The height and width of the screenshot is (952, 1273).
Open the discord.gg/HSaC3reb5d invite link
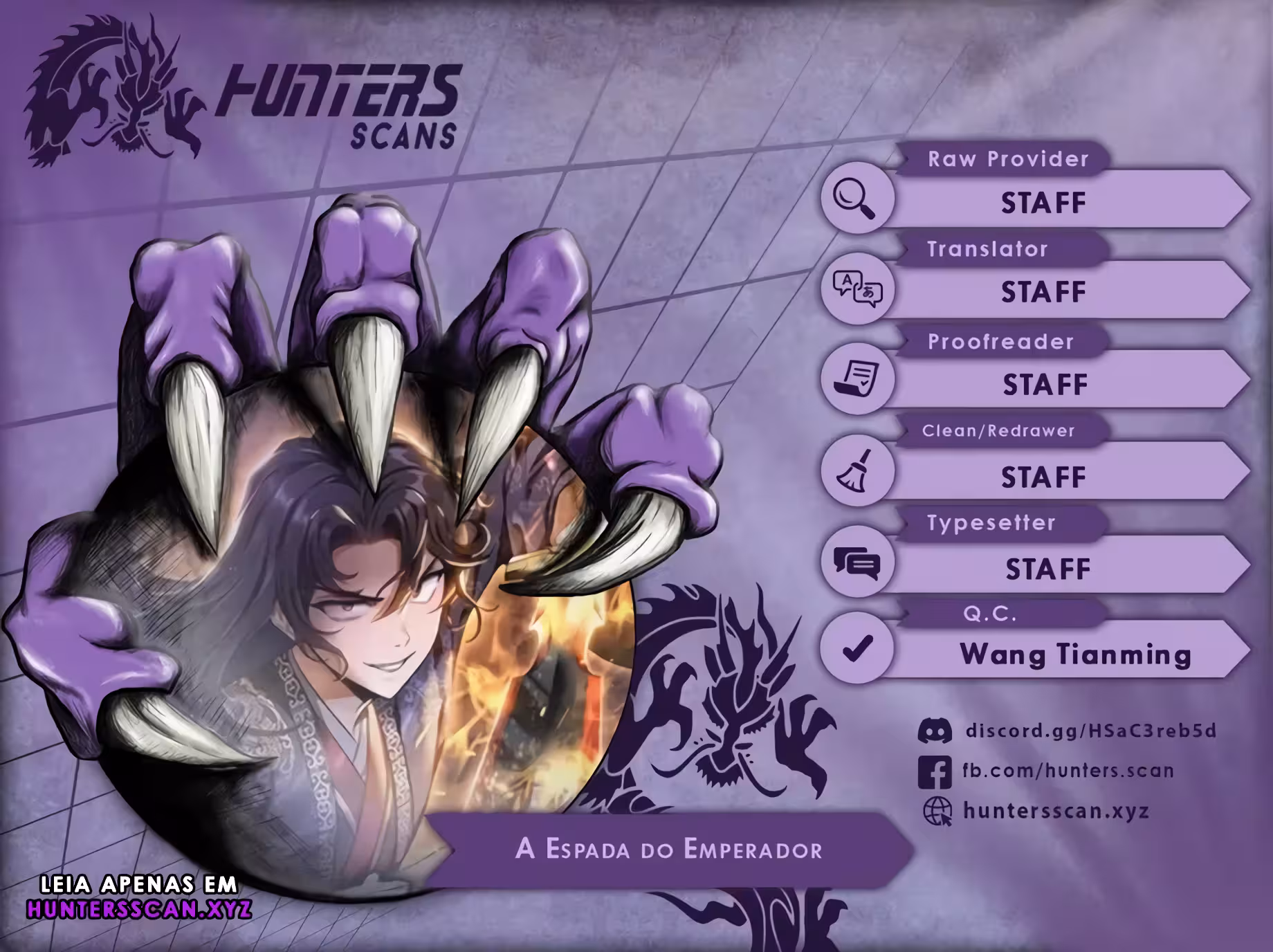(x=1090, y=731)
